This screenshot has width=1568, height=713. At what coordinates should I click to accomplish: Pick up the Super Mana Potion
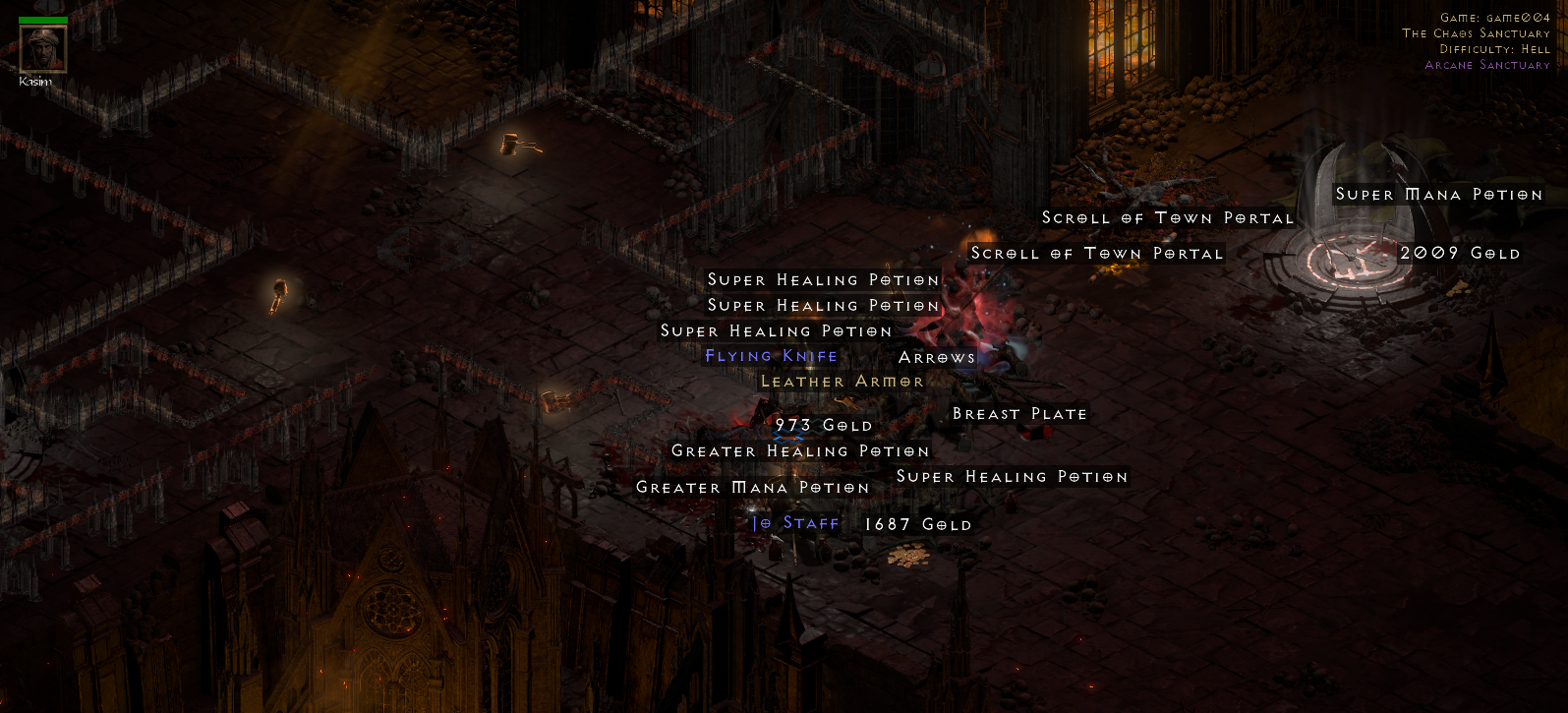click(1441, 195)
